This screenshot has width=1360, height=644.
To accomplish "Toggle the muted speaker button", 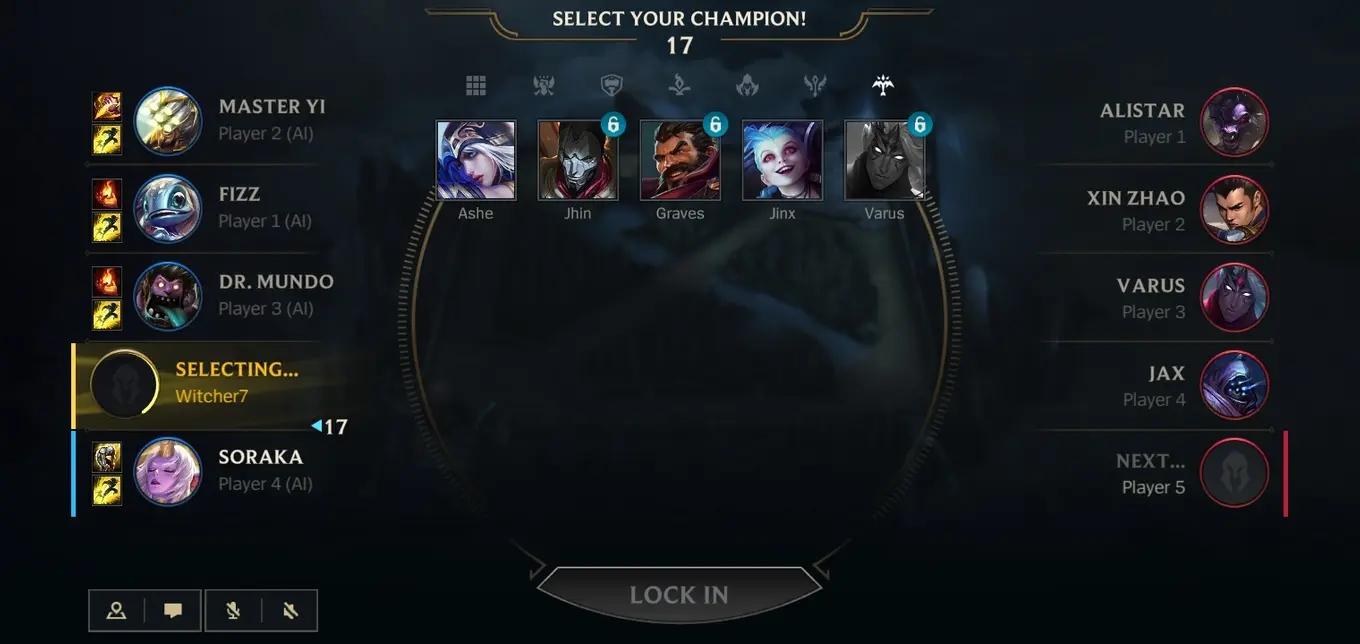I will click(x=290, y=610).
